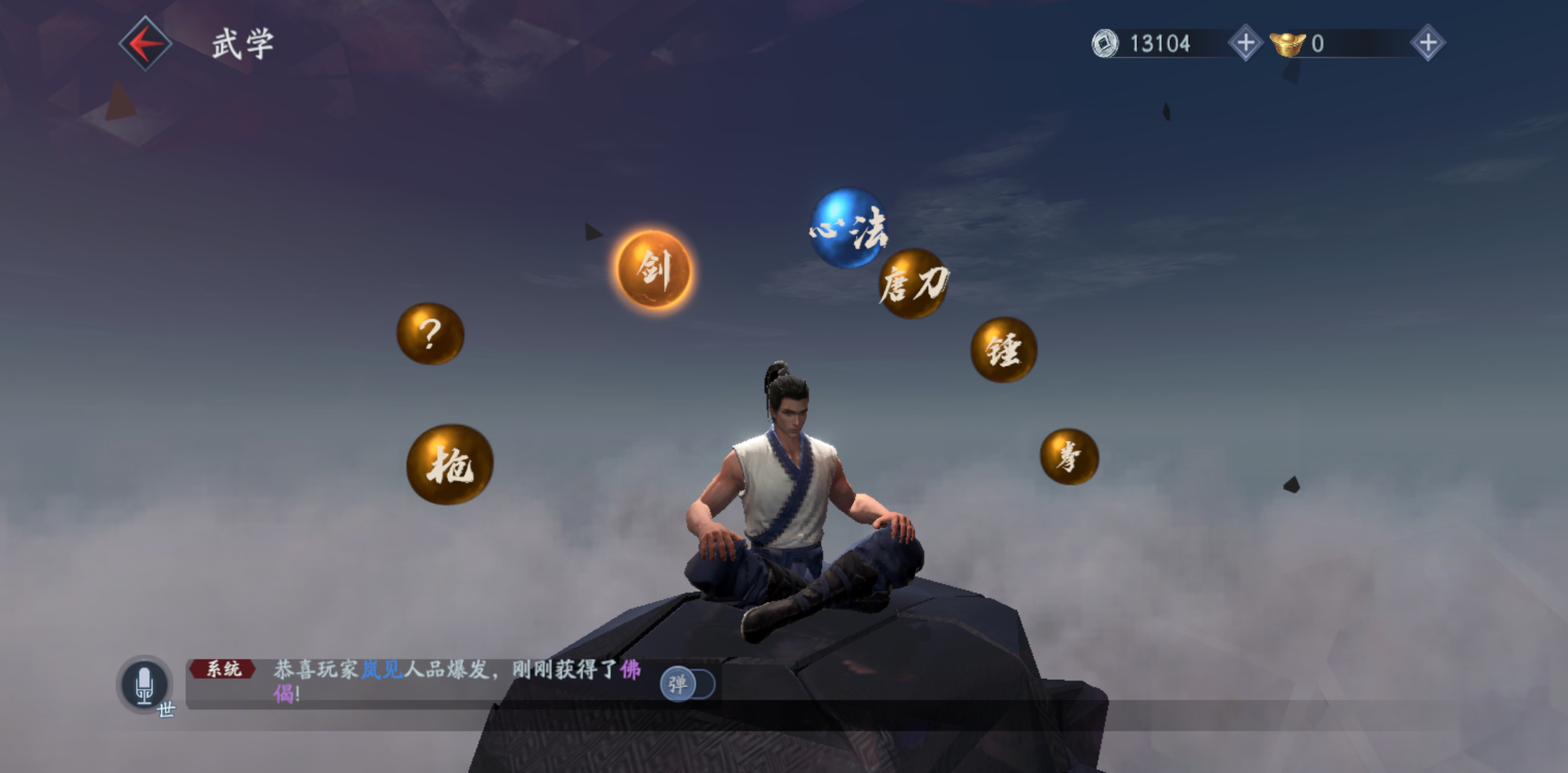This screenshot has width=1568, height=773.
Task: Open the 枪 spear orb
Action: point(450,465)
